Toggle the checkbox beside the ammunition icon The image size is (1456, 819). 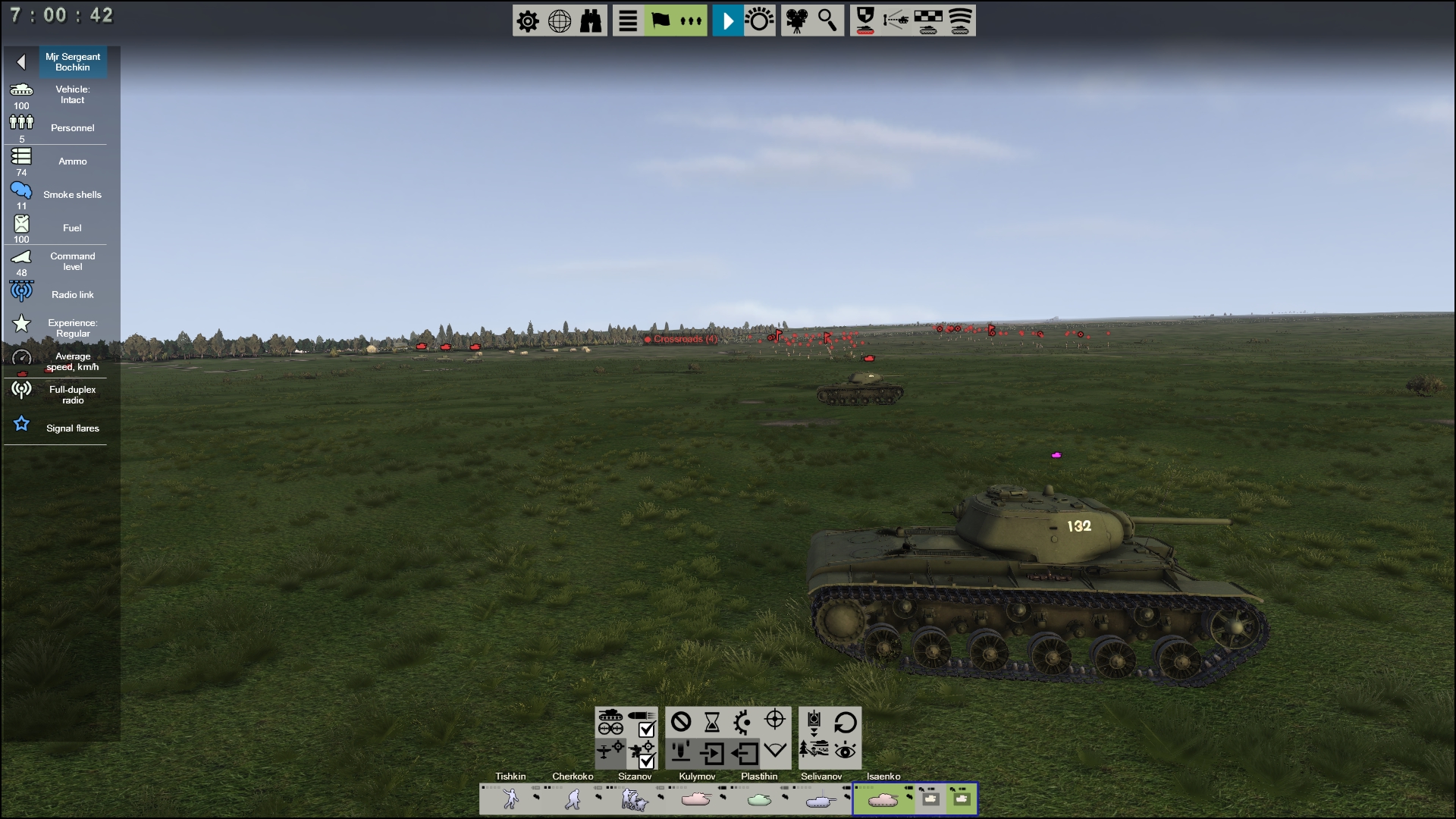click(646, 730)
